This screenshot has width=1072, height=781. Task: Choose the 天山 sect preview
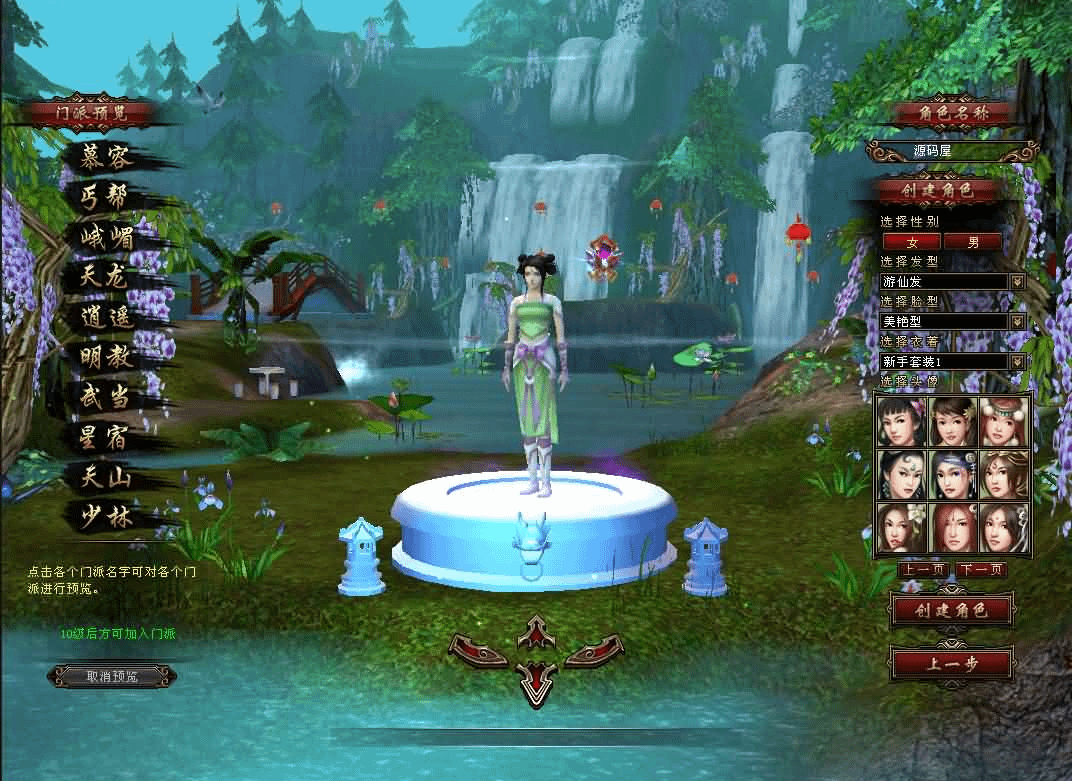[x=105, y=477]
